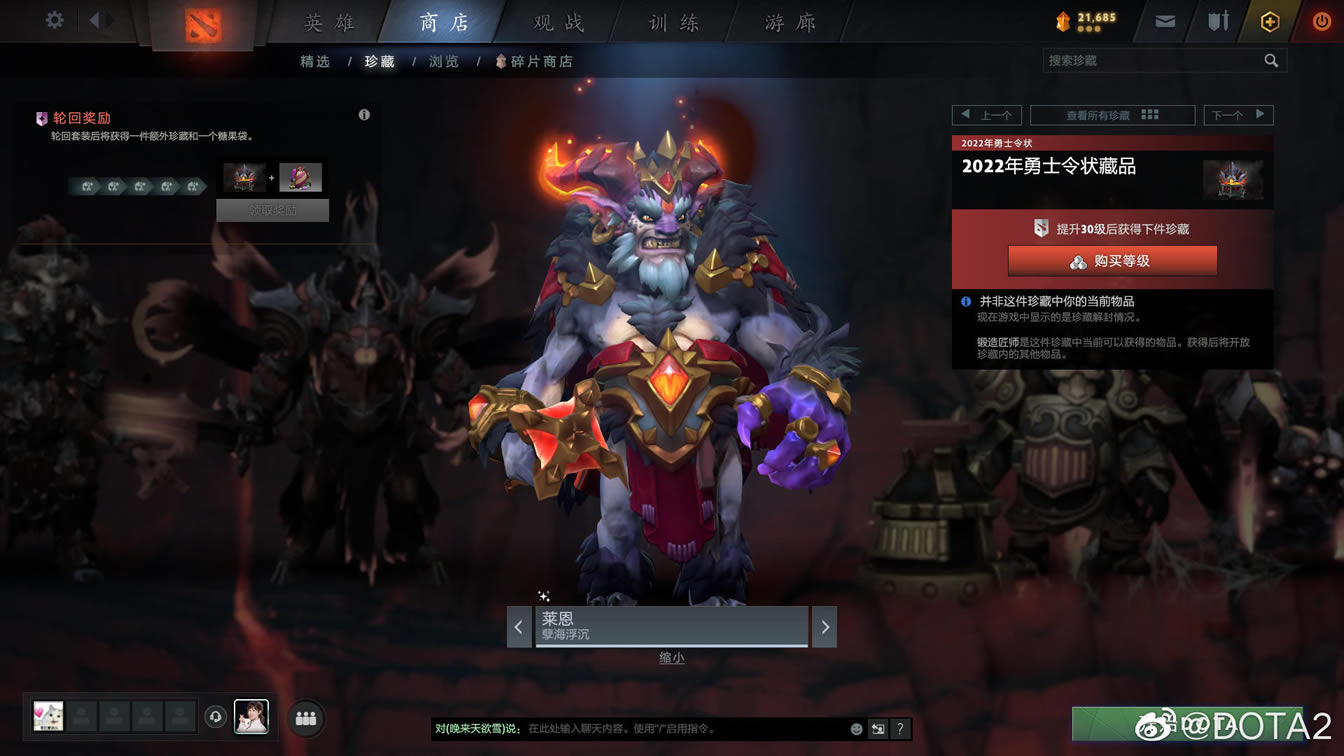This screenshot has height=756, width=1344.
Task: Open Dota Plus via the gold hexagon icon
Action: coord(1269,20)
